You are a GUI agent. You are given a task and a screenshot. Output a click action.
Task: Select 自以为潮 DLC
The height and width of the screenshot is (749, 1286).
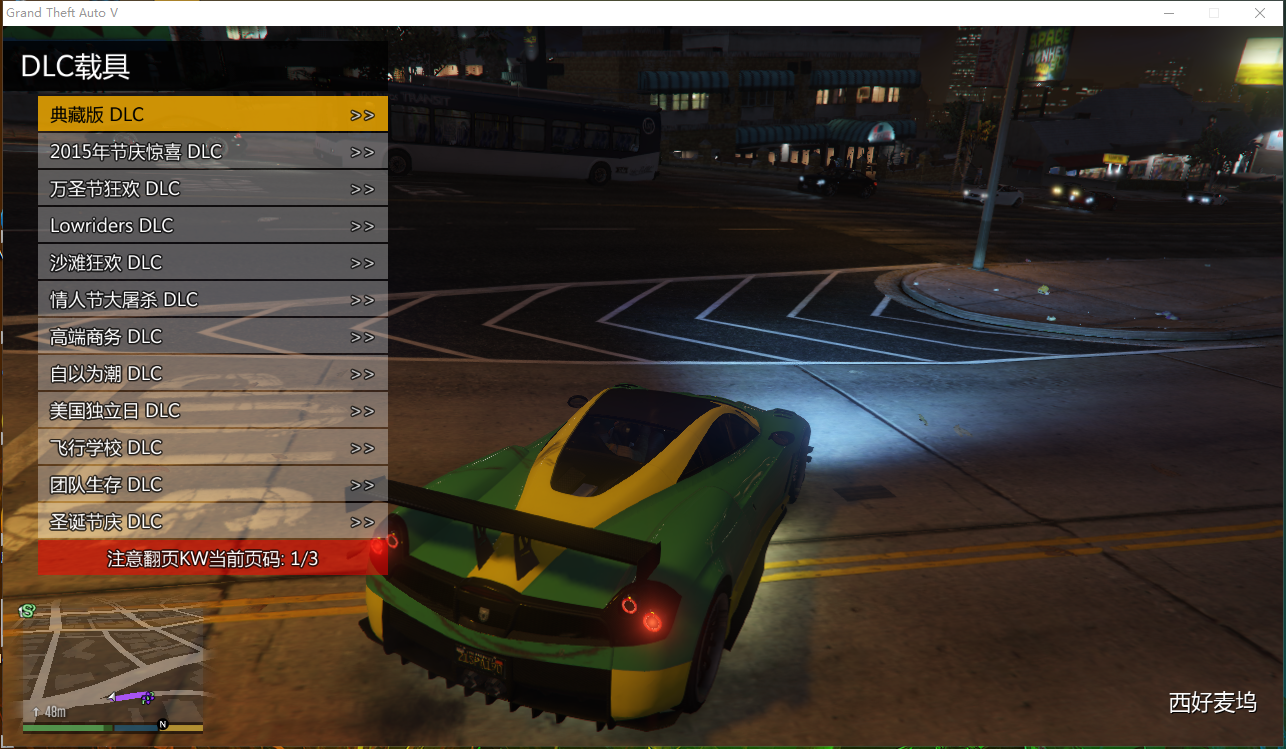click(212, 373)
